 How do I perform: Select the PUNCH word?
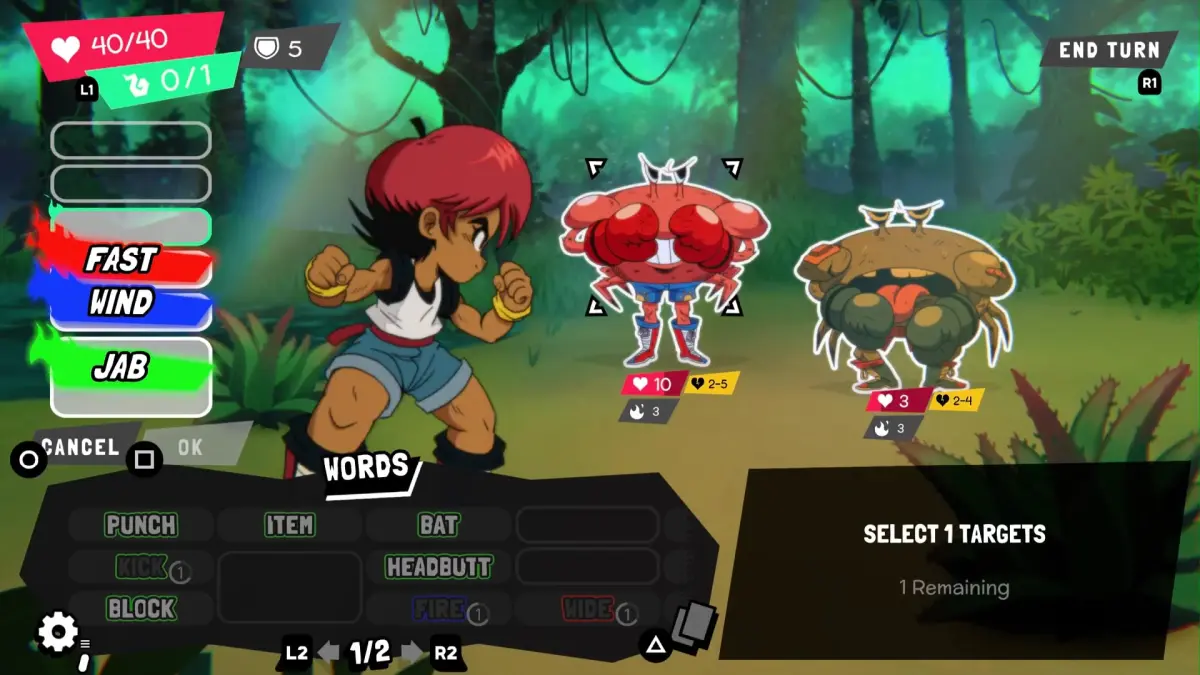coord(141,525)
